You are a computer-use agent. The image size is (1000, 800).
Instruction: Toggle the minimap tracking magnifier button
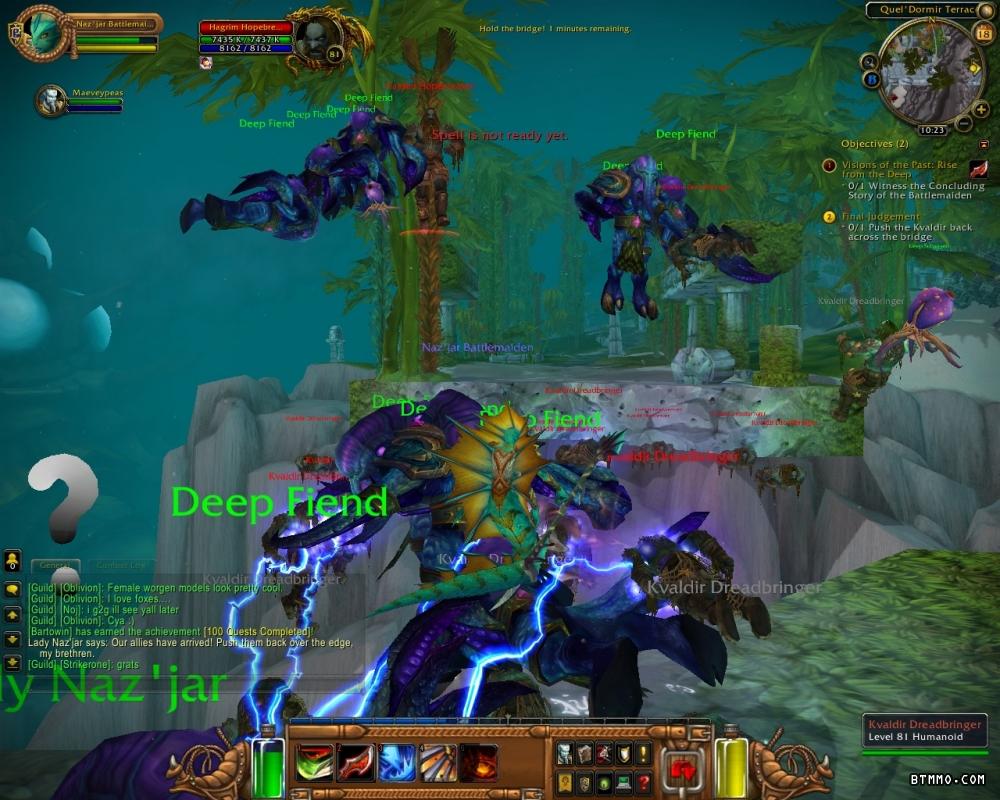(x=868, y=61)
